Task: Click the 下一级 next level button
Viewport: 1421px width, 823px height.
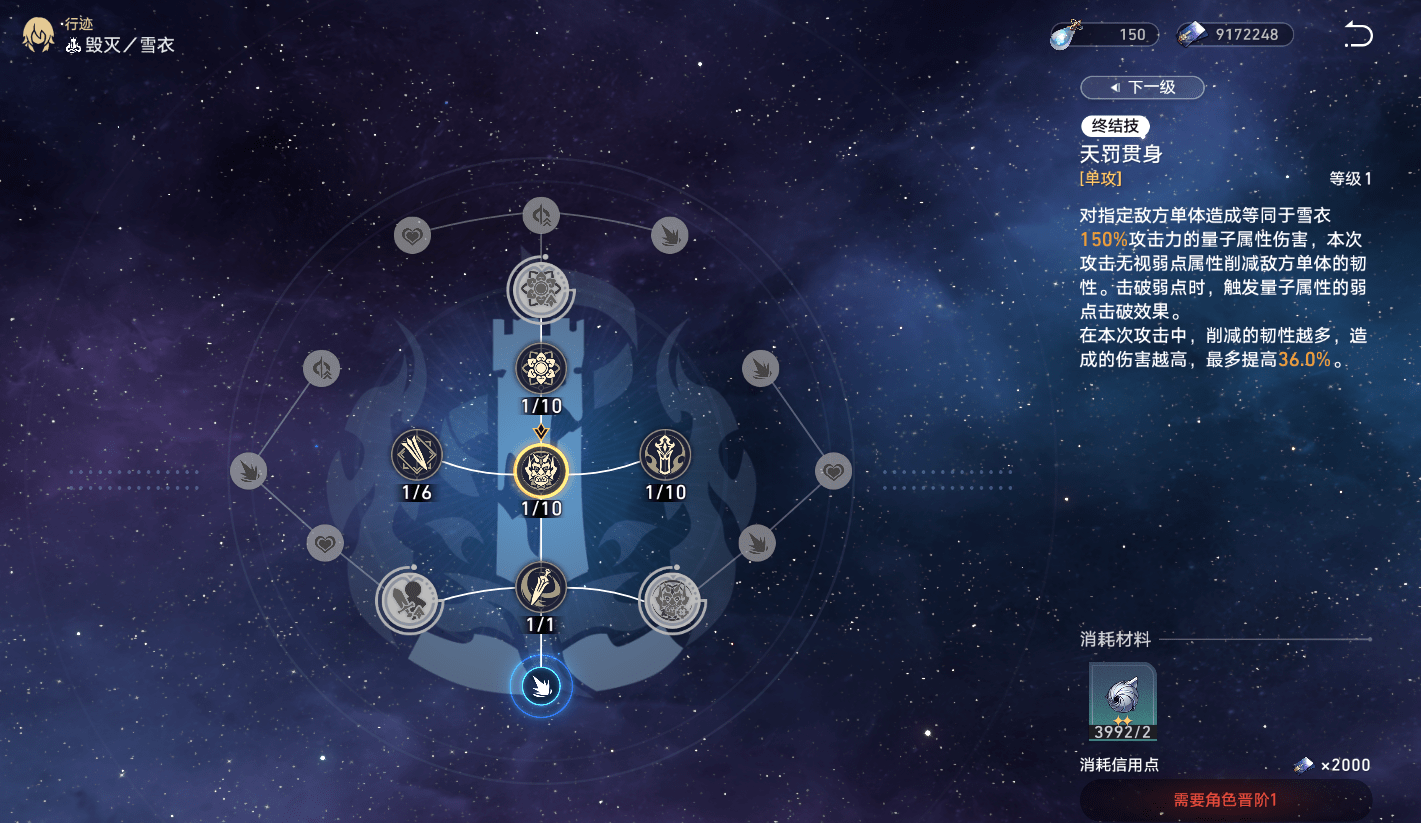Action: point(1142,88)
